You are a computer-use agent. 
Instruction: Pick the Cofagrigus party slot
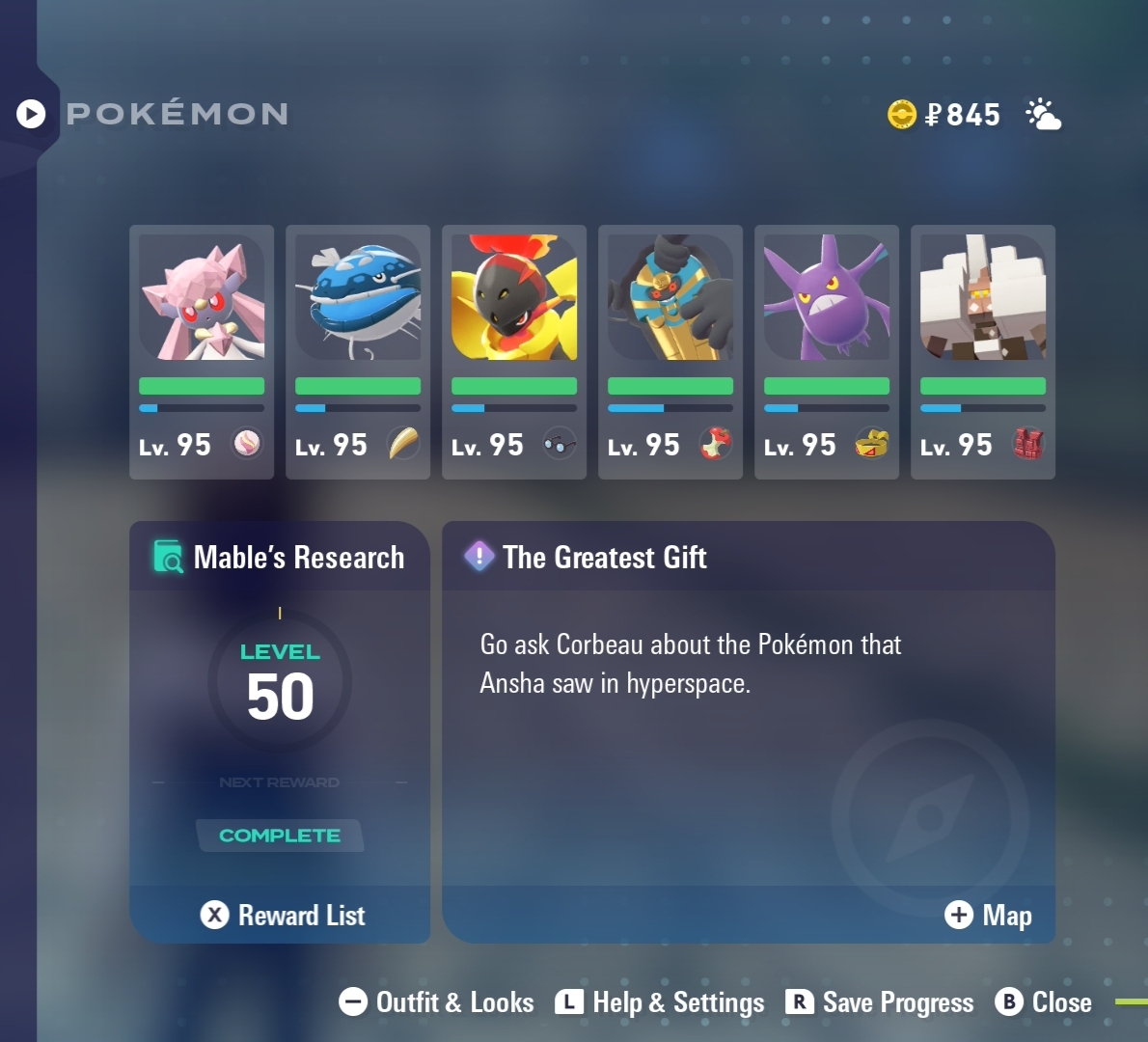coord(670,351)
